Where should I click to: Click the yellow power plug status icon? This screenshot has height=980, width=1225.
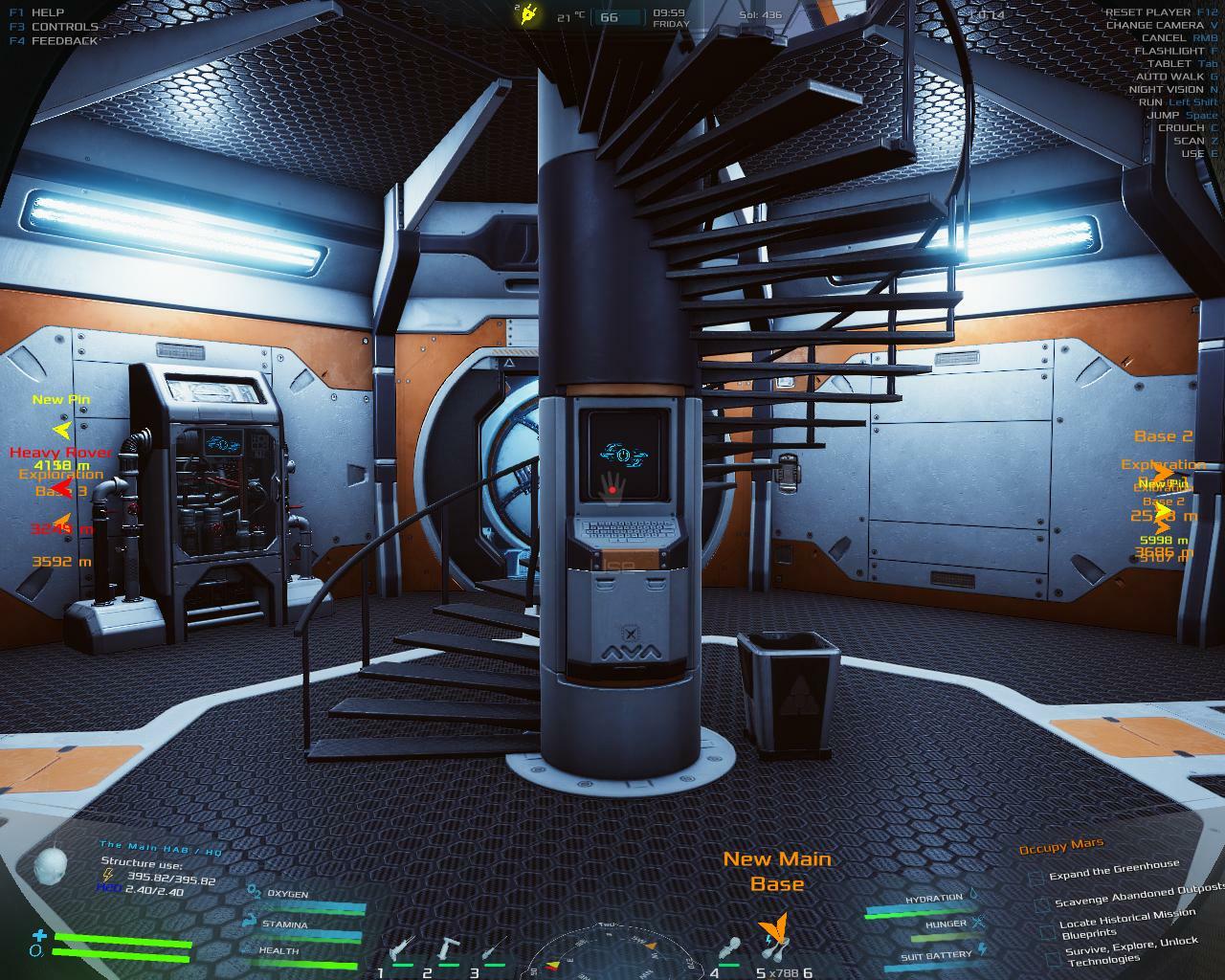click(528, 14)
